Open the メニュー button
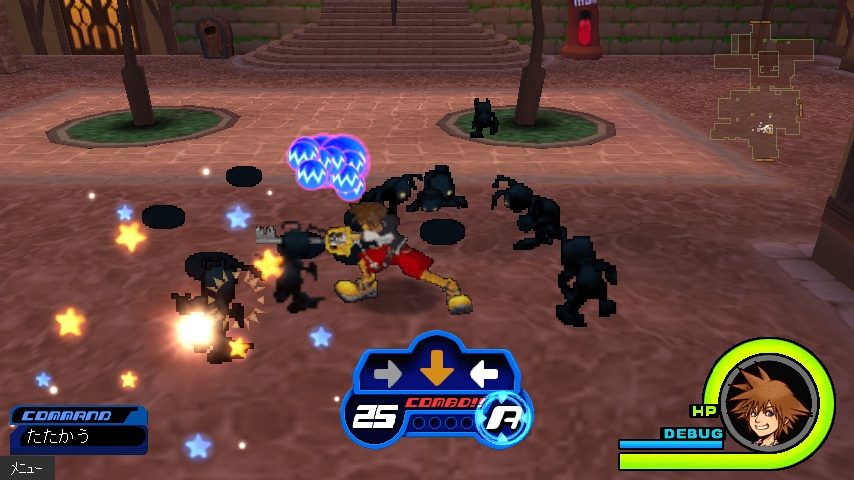The image size is (854, 480). [x=26, y=468]
